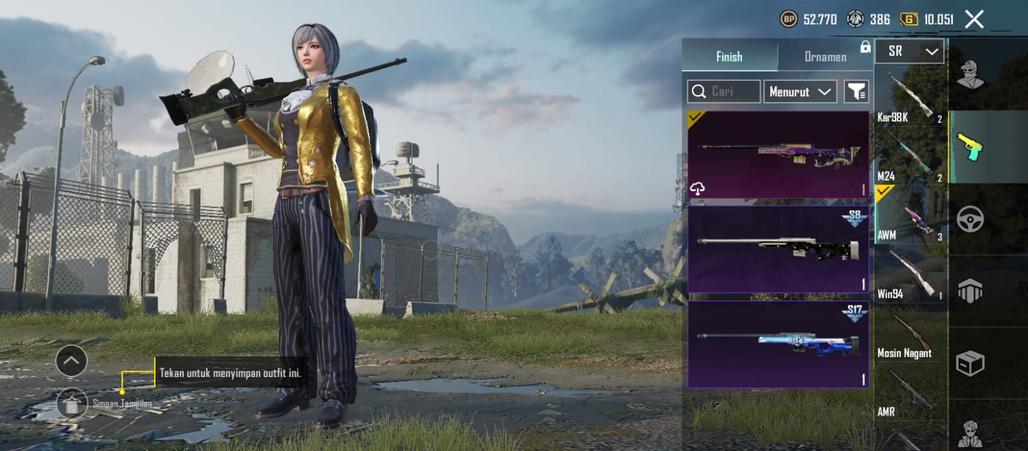
Task: Open the helmet armor category
Action: click(x=970, y=290)
